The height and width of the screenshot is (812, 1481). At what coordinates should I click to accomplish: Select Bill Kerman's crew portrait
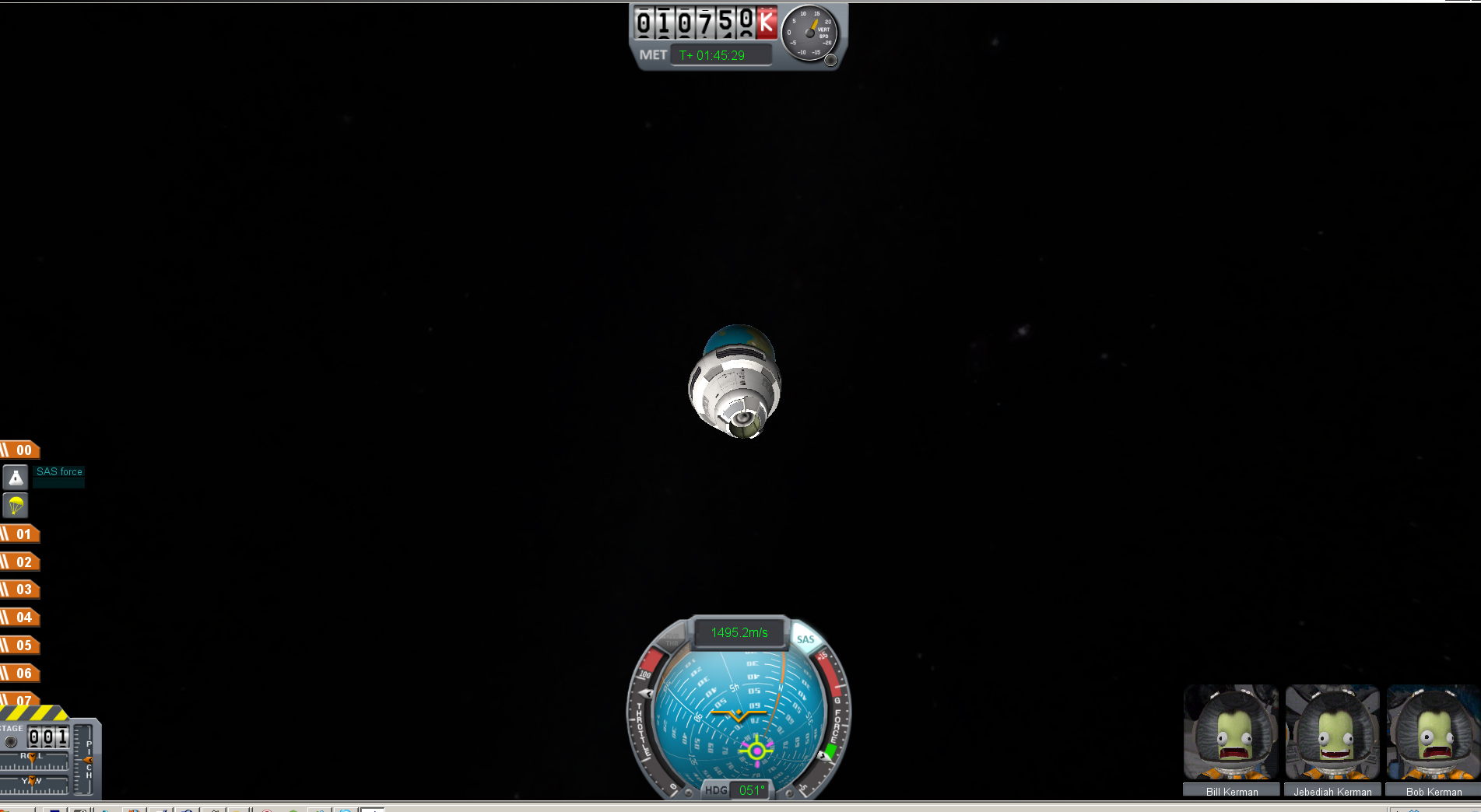point(1230,732)
